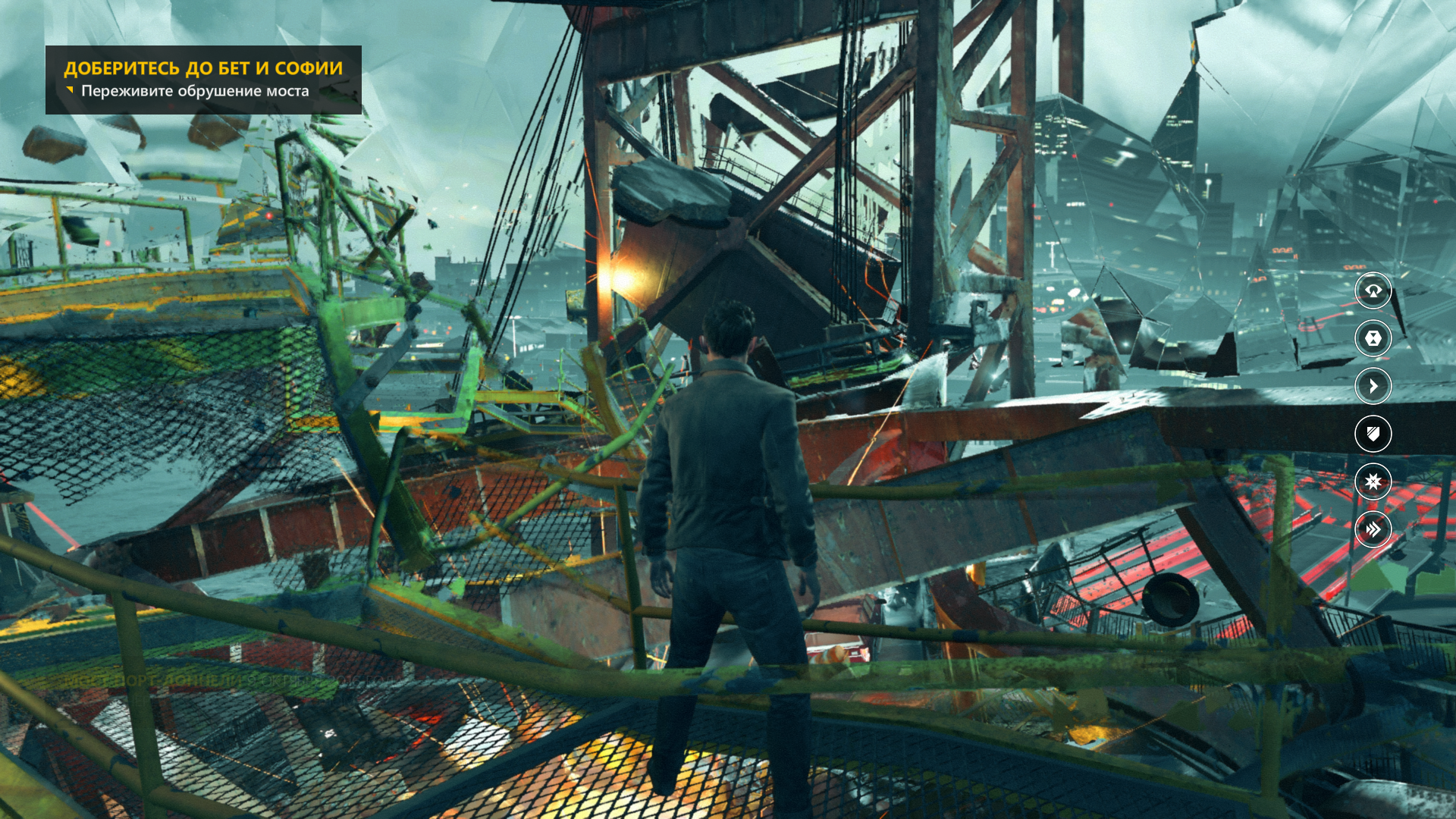The width and height of the screenshot is (1456, 819).
Task: Trigger the Time Shield ability icon
Action: pyautogui.click(x=1373, y=434)
